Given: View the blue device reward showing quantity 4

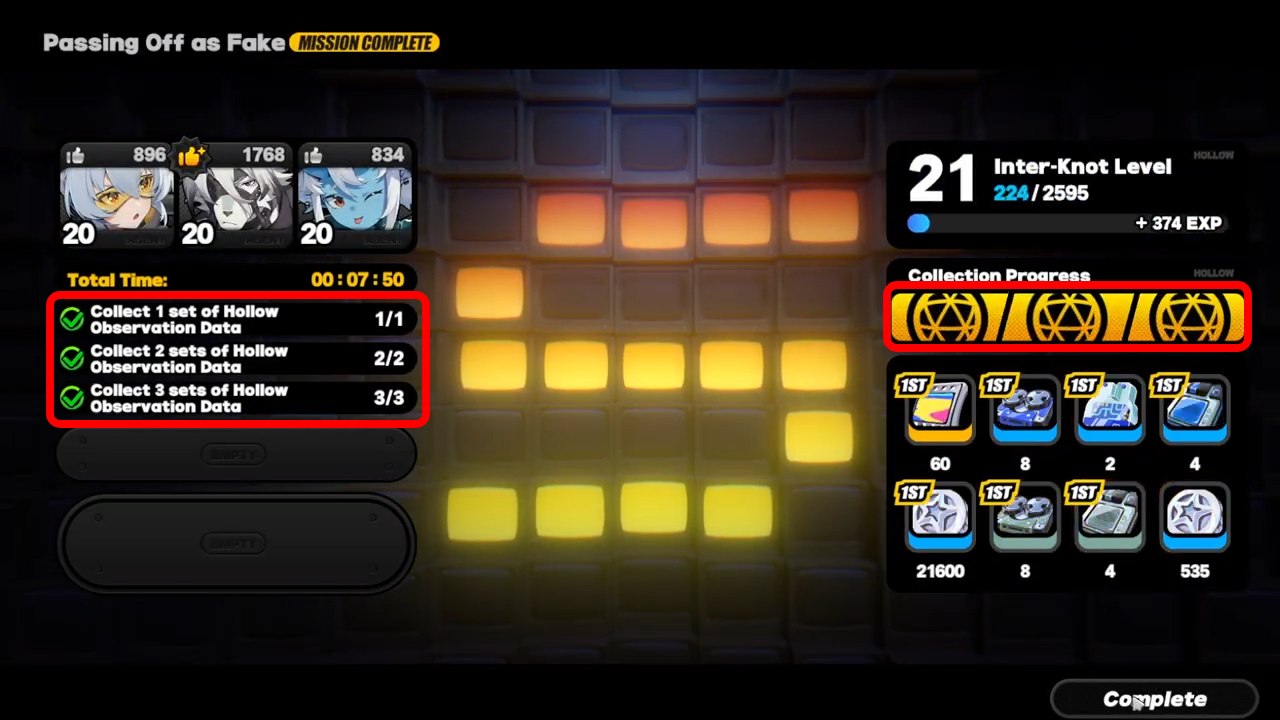Looking at the screenshot, I should point(1195,410).
